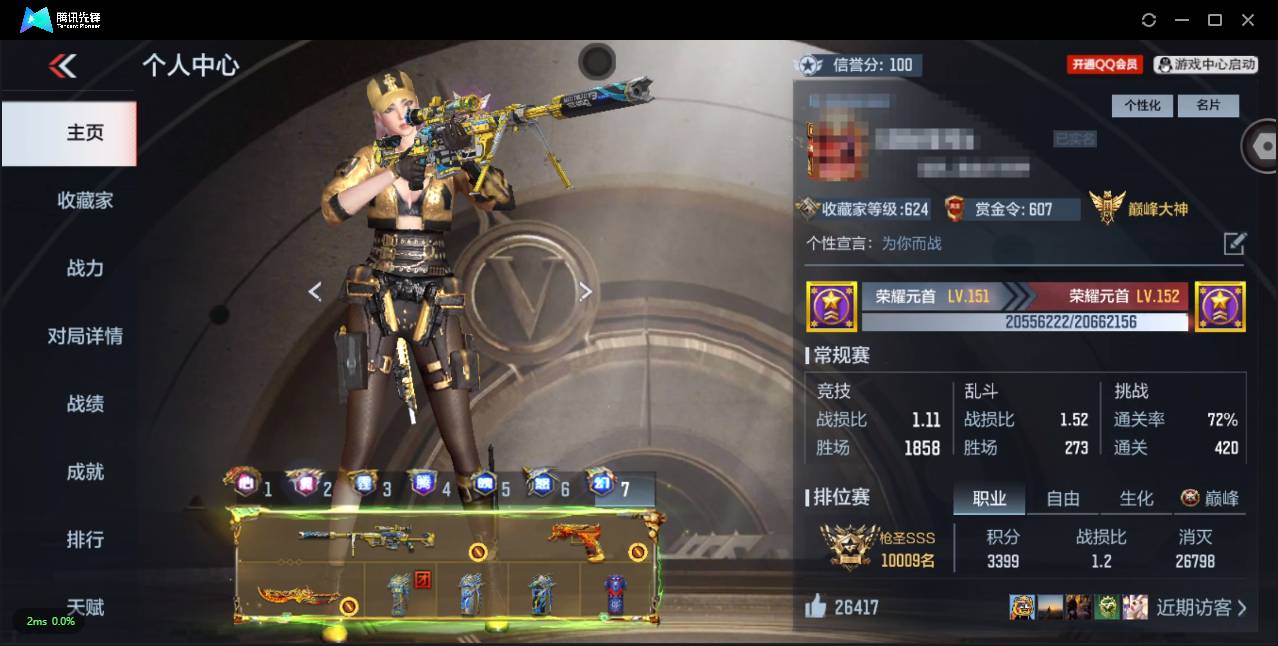This screenshot has height=646, width=1278.
Task: Select the 战力 menu entry
Action: pos(85,268)
